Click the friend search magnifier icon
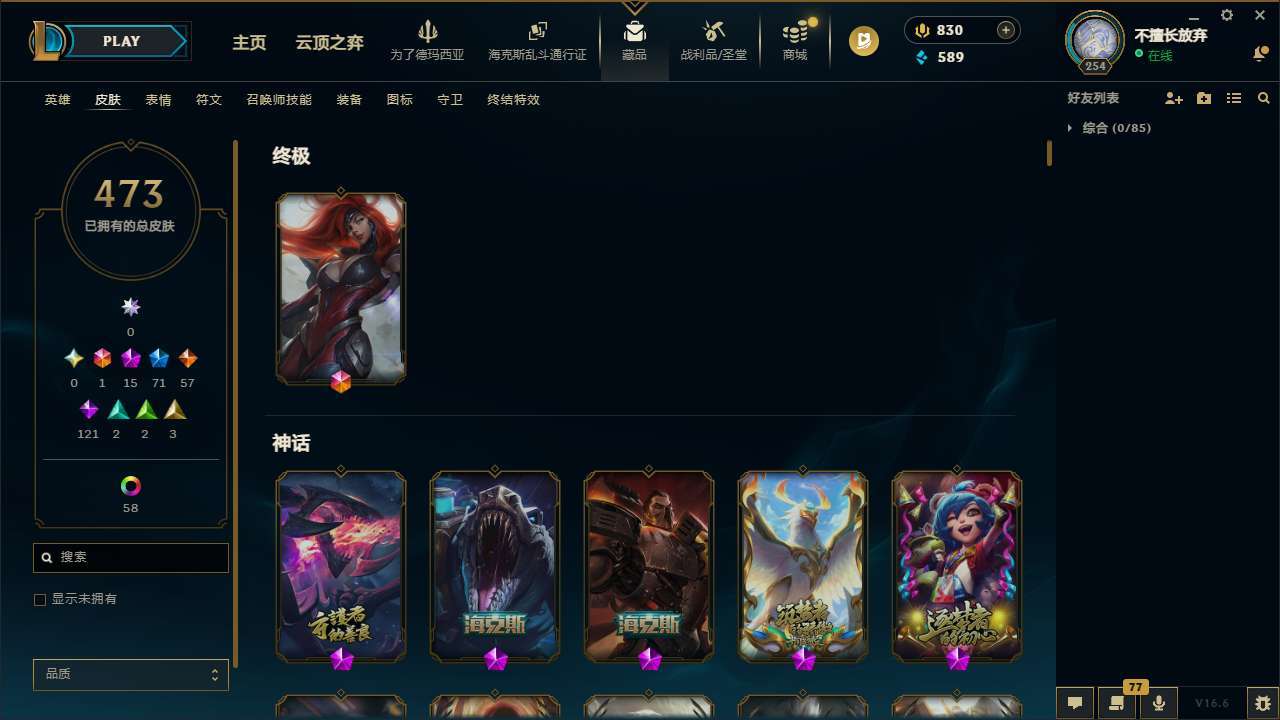The image size is (1280, 720). pyautogui.click(x=1264, y=97)
